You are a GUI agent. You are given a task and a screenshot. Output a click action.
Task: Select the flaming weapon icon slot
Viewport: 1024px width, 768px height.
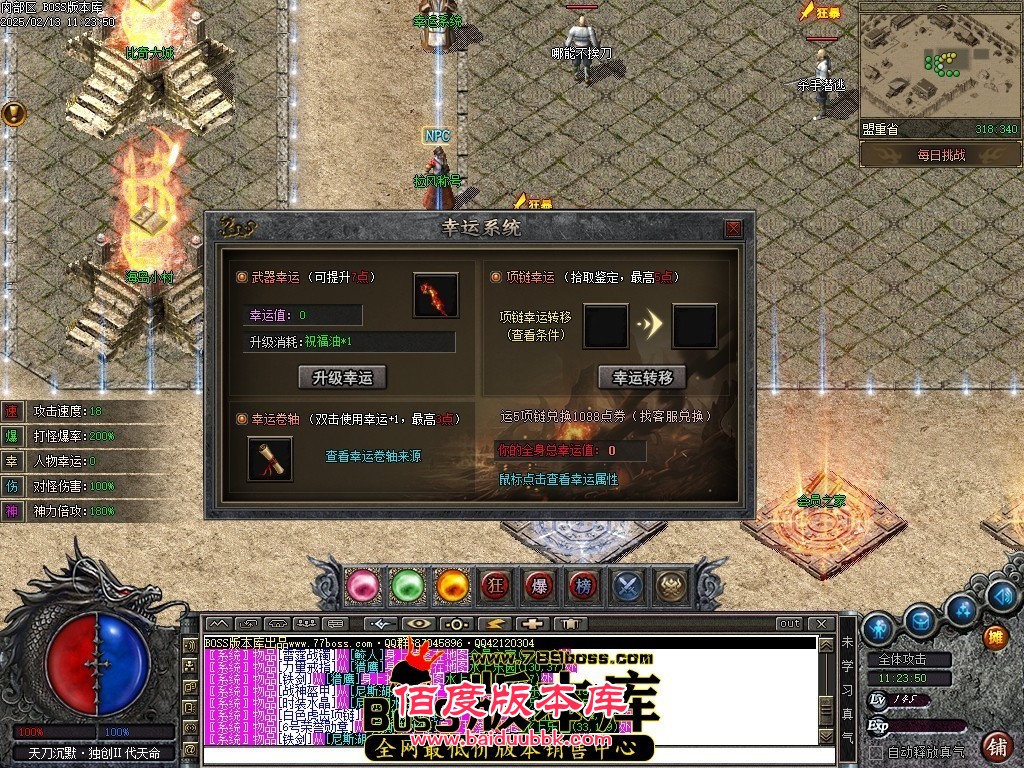pyautogui.click(x=436, y=296)
